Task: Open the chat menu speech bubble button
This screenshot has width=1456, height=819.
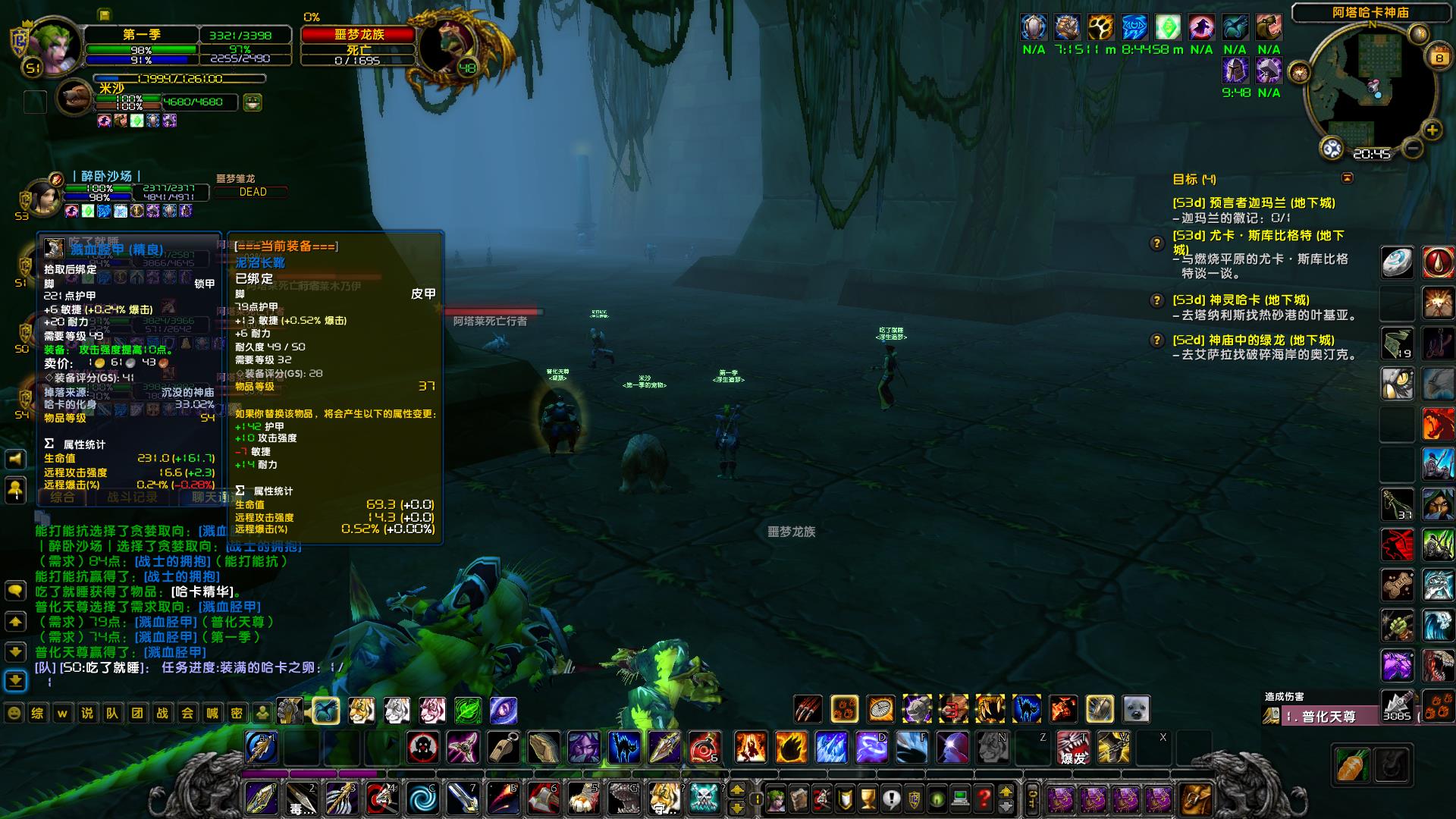Action: point(16,590)
